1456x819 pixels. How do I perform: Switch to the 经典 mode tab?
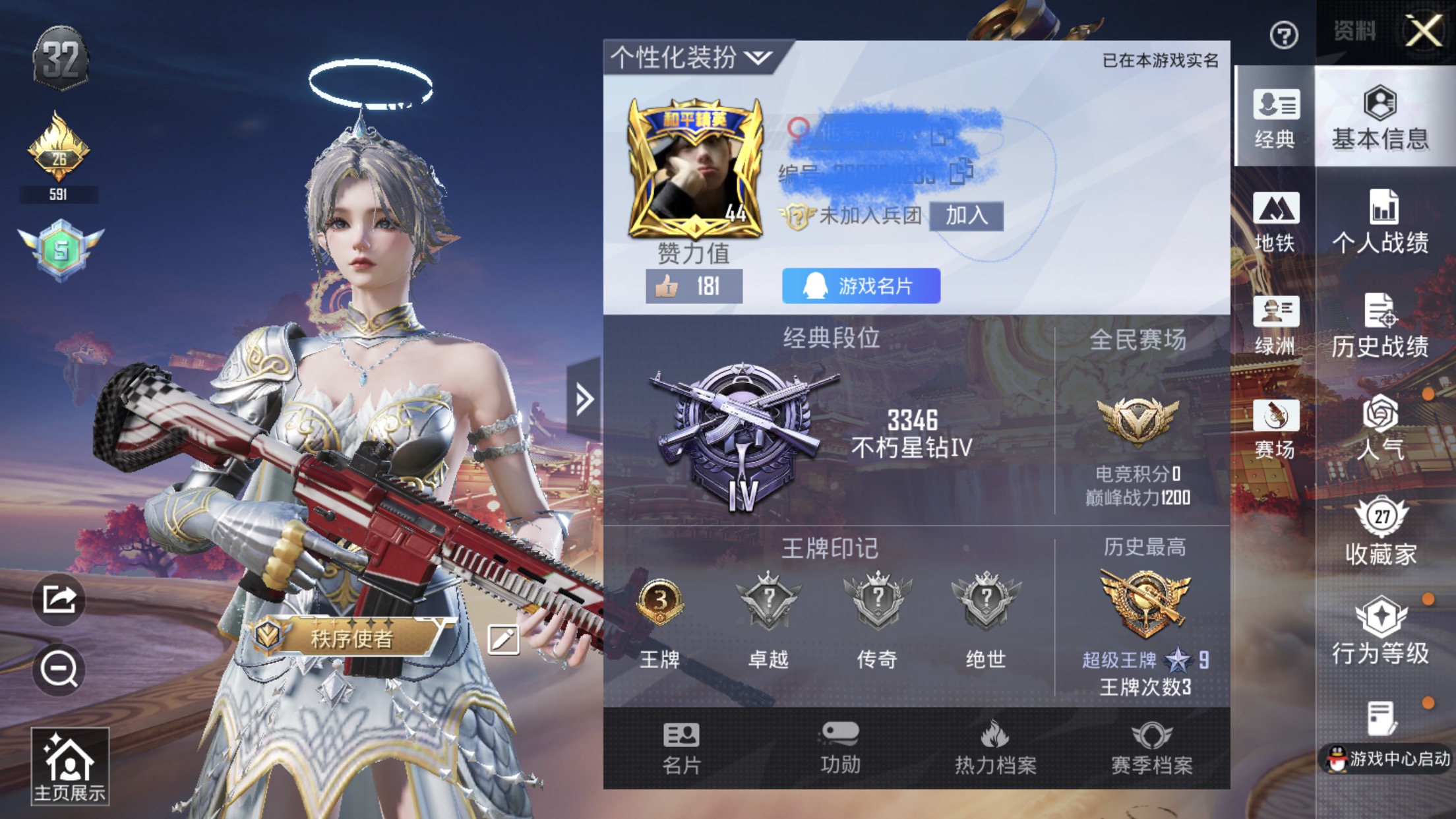pos(1275,119)
